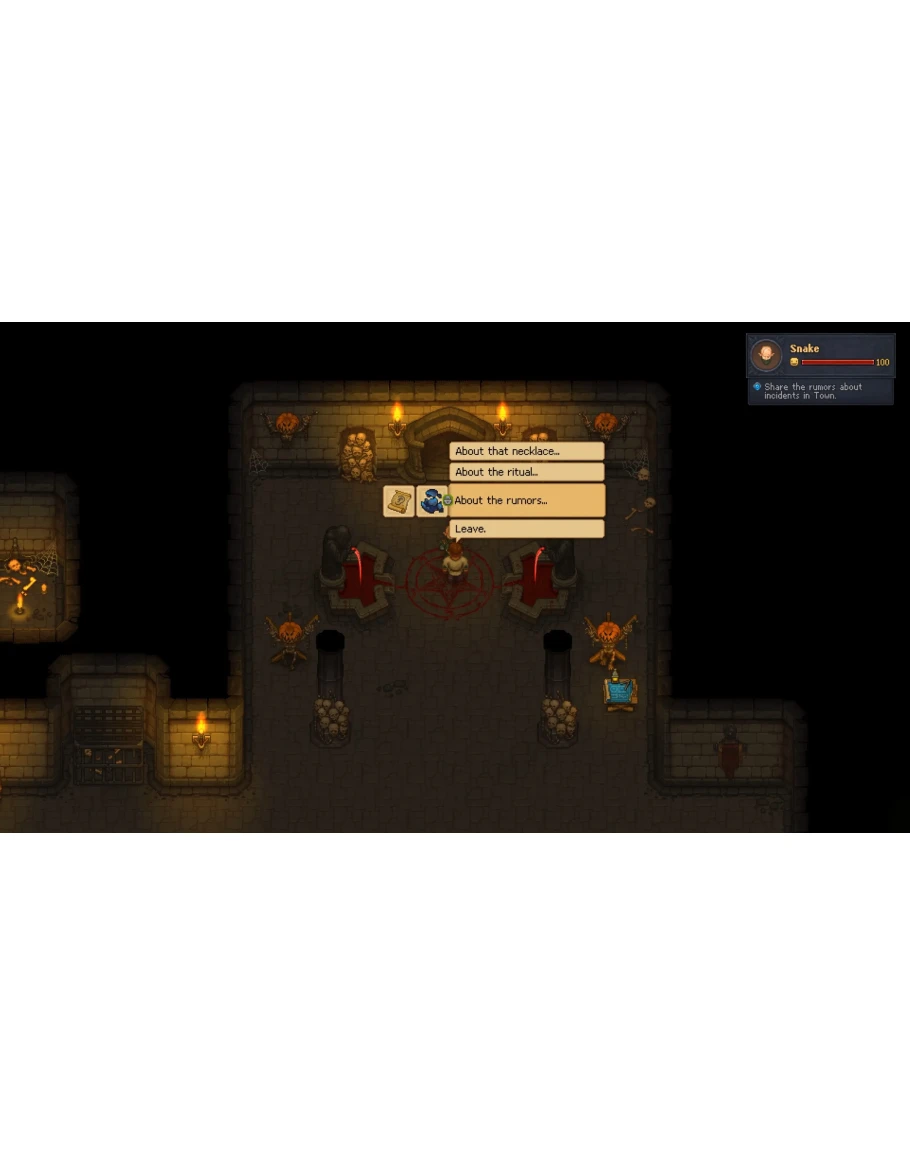Viewport: 910px width, 1155px height.
Task: Ask about that necklace
Action: pos(526,452)
